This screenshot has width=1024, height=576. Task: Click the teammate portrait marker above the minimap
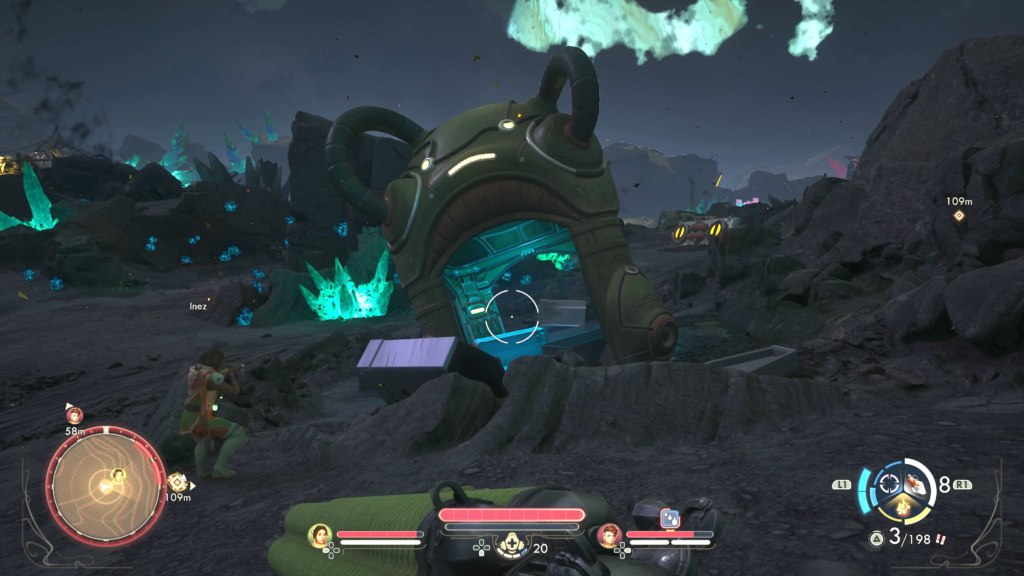74,415
